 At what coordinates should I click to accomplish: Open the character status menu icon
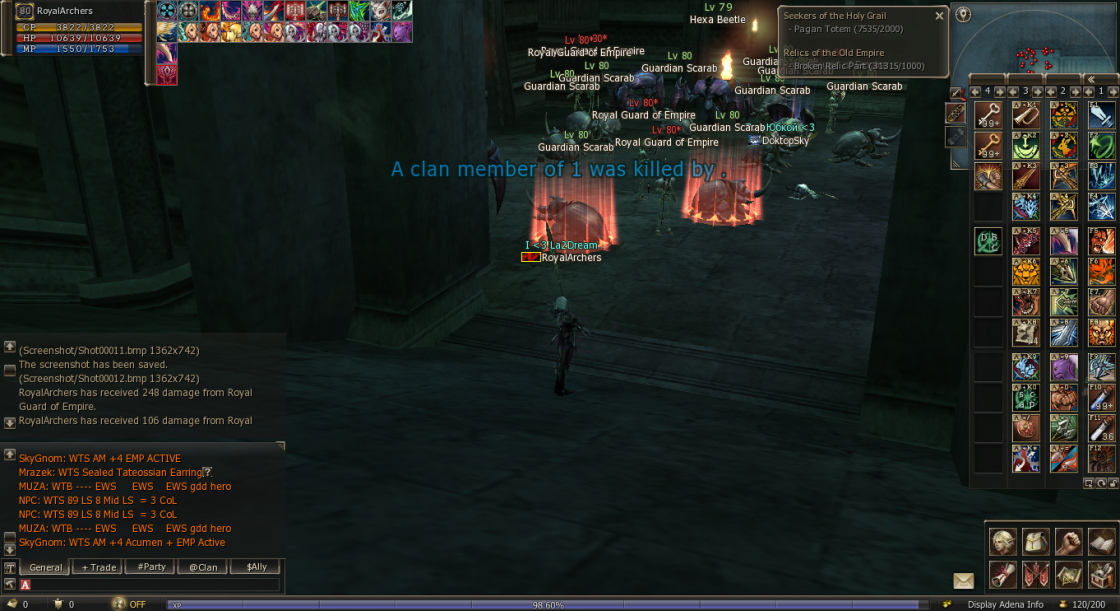pyautogui.click(x=1003, y=541)
